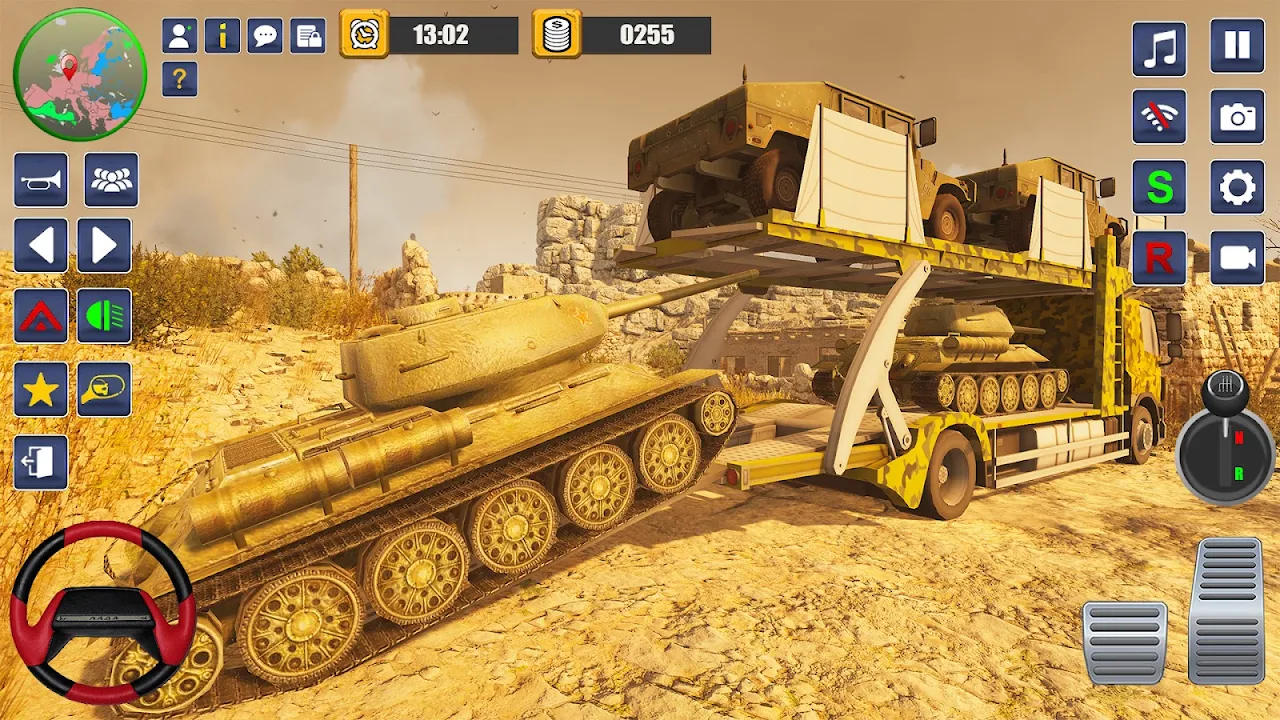Image resolution: width=1280 pixels, height=720 pixels.
Task: Step on the tall accelerator pedal
Action: [1227, 610]
